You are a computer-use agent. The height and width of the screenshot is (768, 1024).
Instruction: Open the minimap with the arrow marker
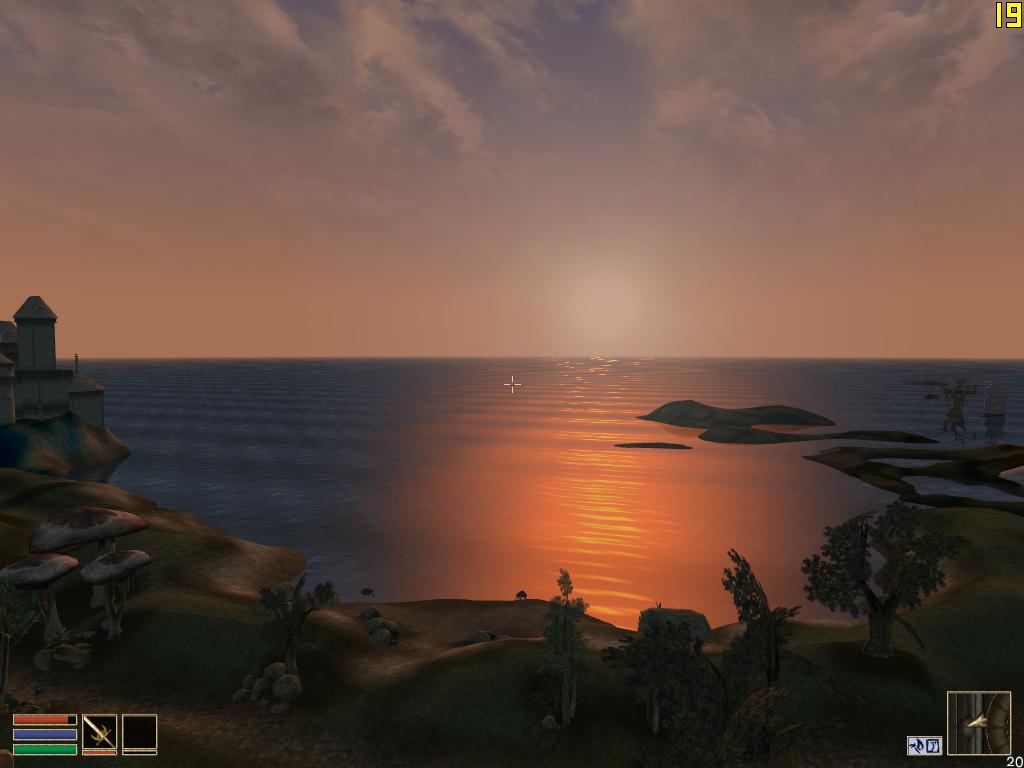(x=978, y=723)
